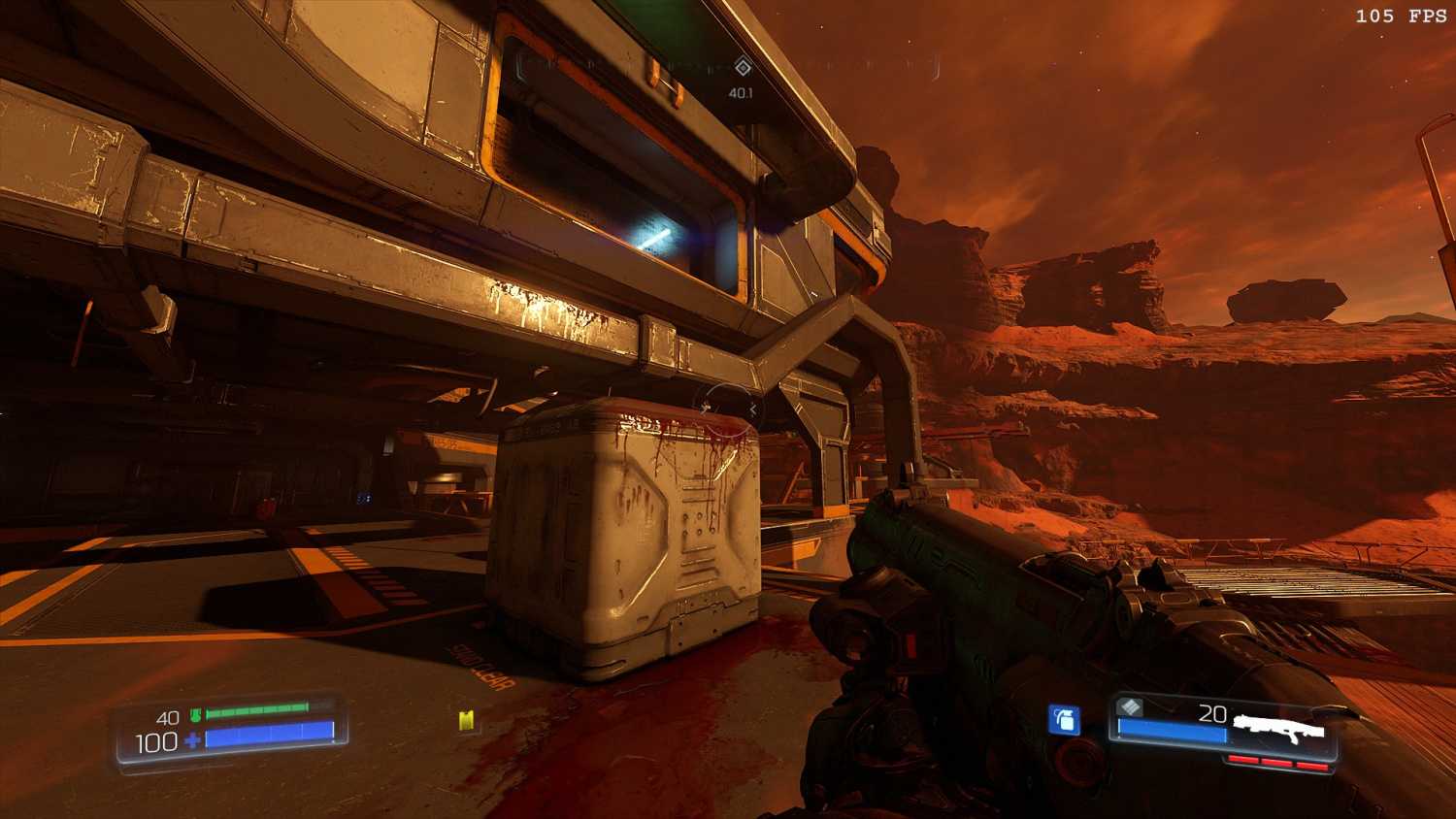
Task: Click the frag grenade equipment icon
Action: coord(1065,720)
